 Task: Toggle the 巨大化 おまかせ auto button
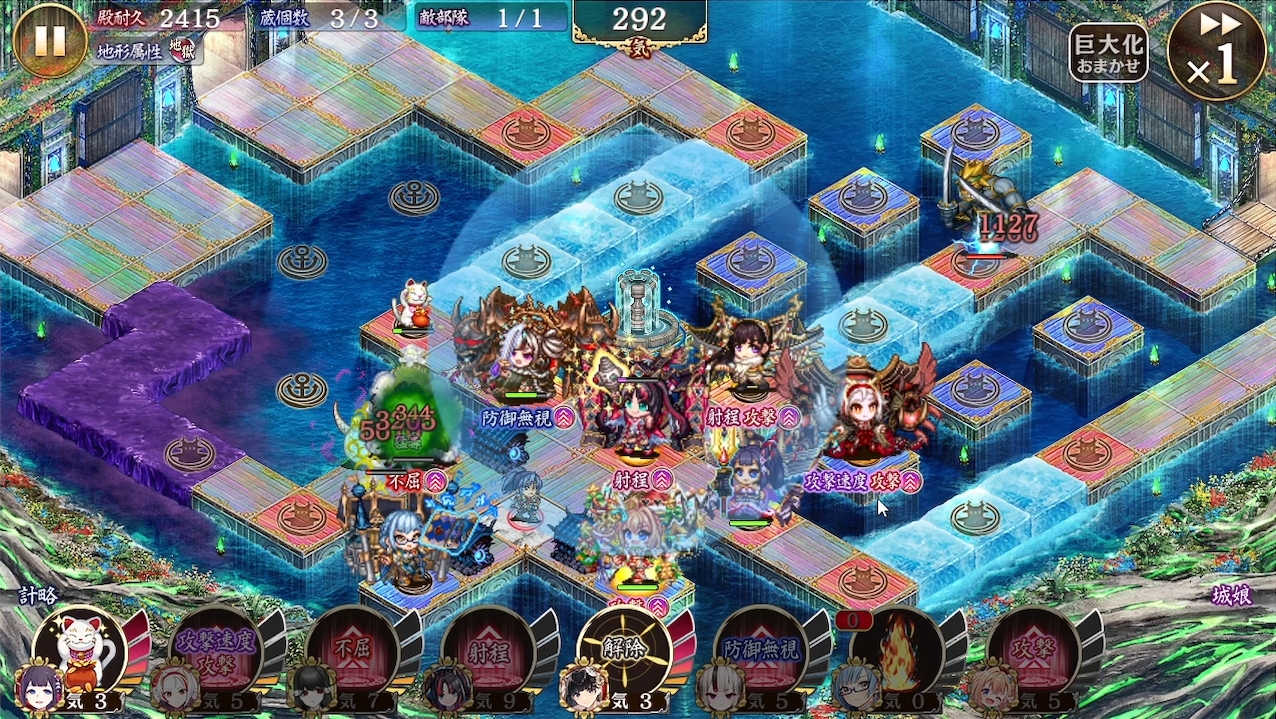(x=1108, y=52)
